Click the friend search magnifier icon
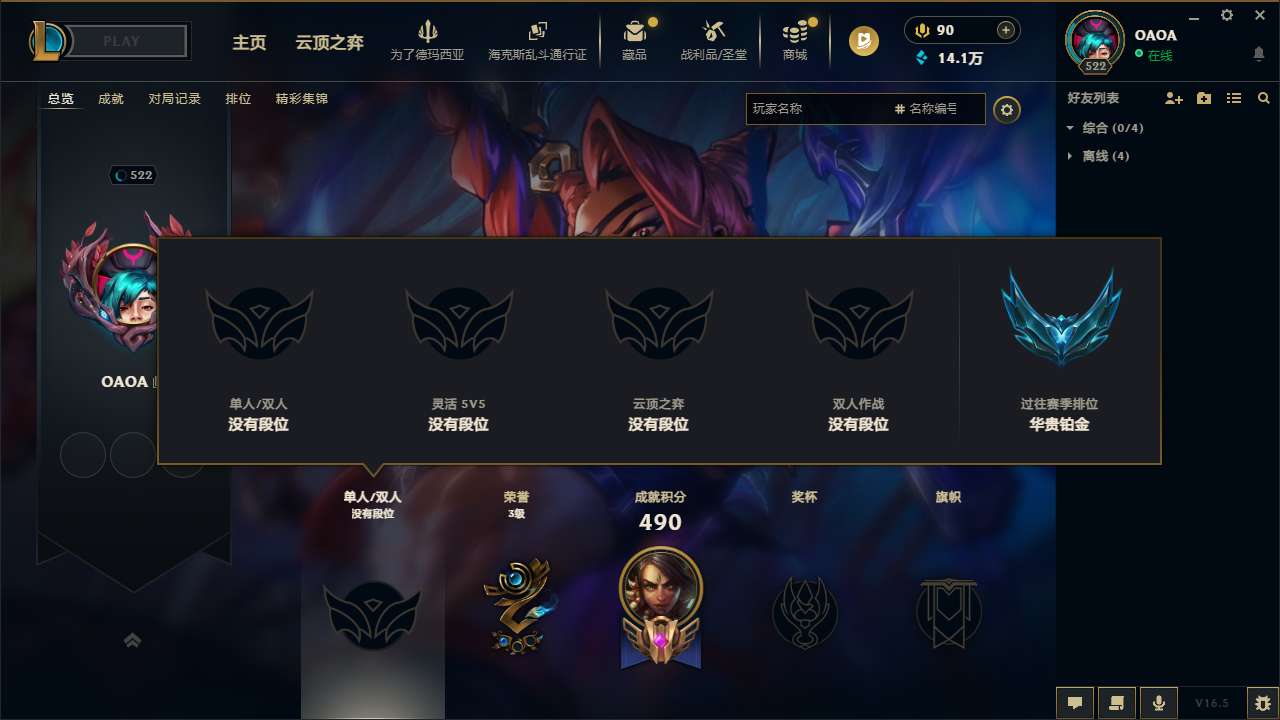This screenshot has height=720, width=1280. coord(1263,98)
